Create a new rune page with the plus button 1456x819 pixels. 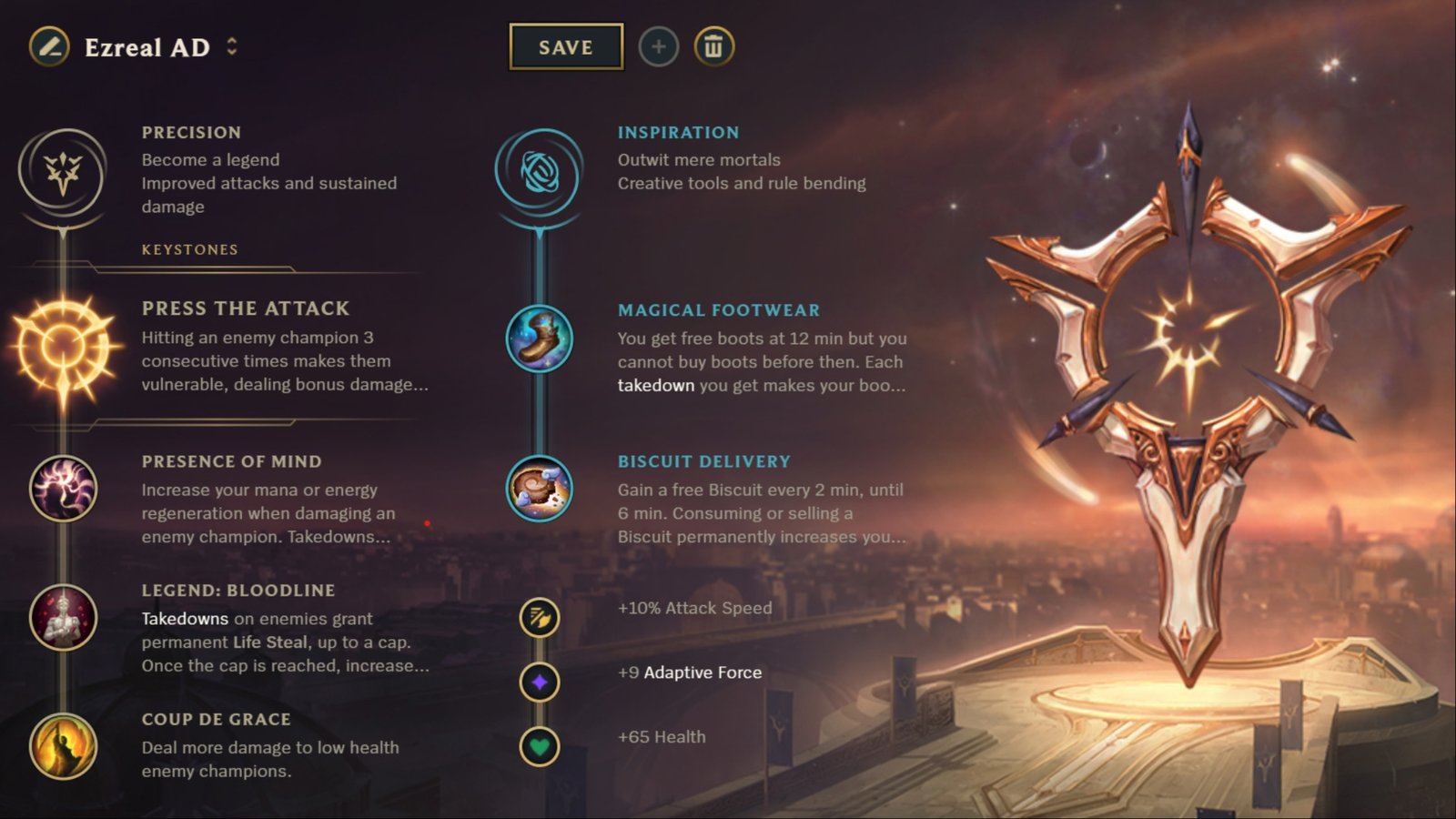pyautogui.click(x=659, y=46)
